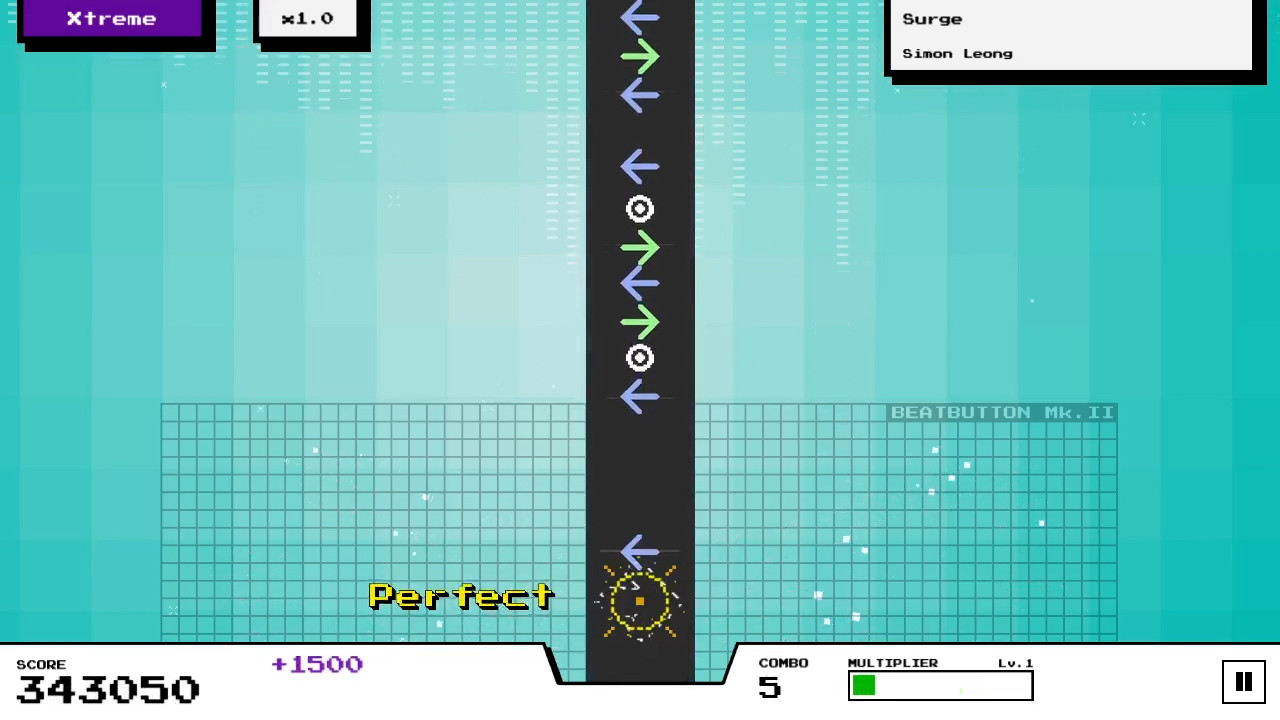Click the Xtreme difficulty banner
The image size is (1280, 720).
pyautogui.click(x=111, y=18)
